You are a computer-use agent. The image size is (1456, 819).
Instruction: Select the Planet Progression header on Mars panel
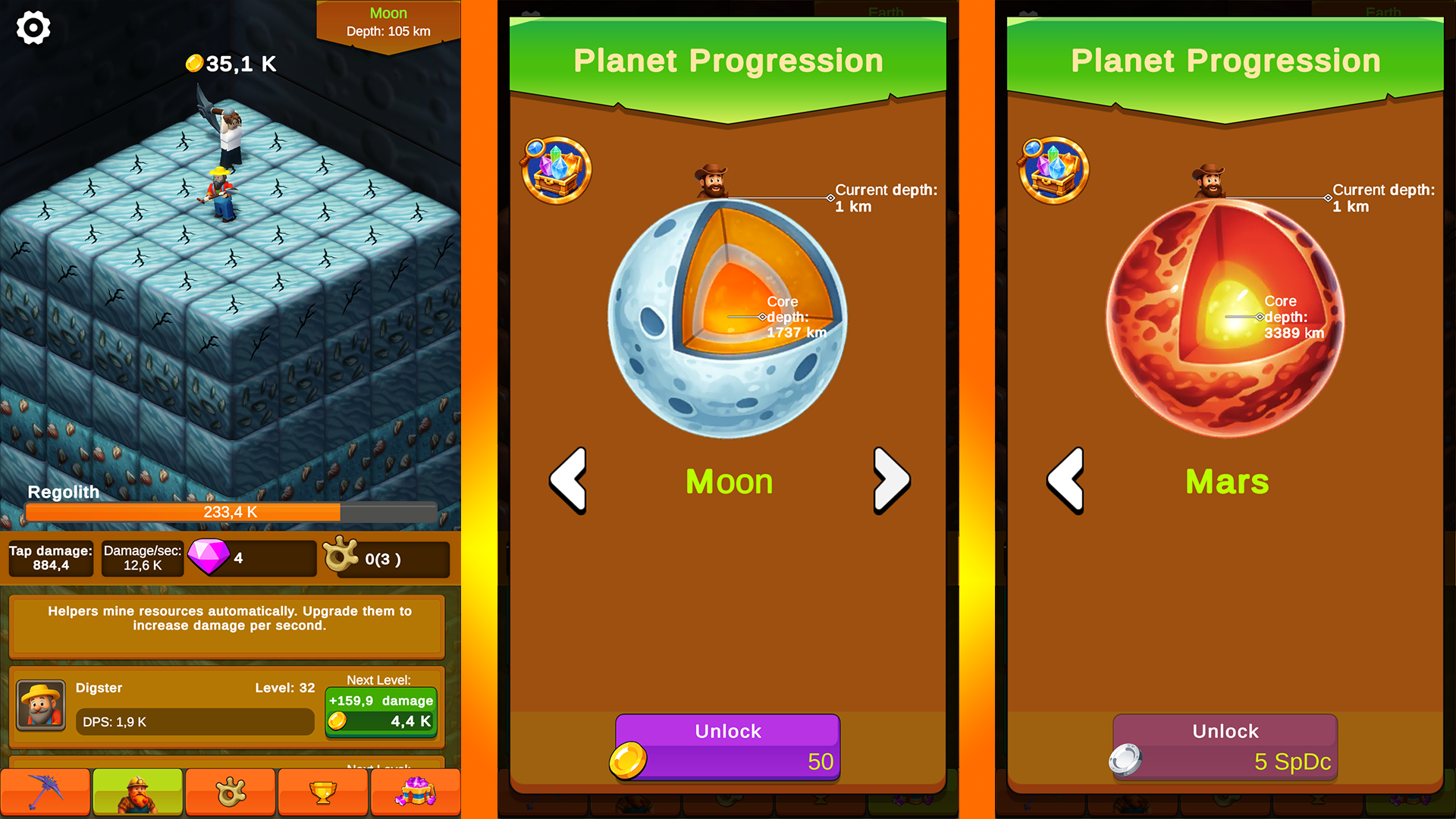1225,61
